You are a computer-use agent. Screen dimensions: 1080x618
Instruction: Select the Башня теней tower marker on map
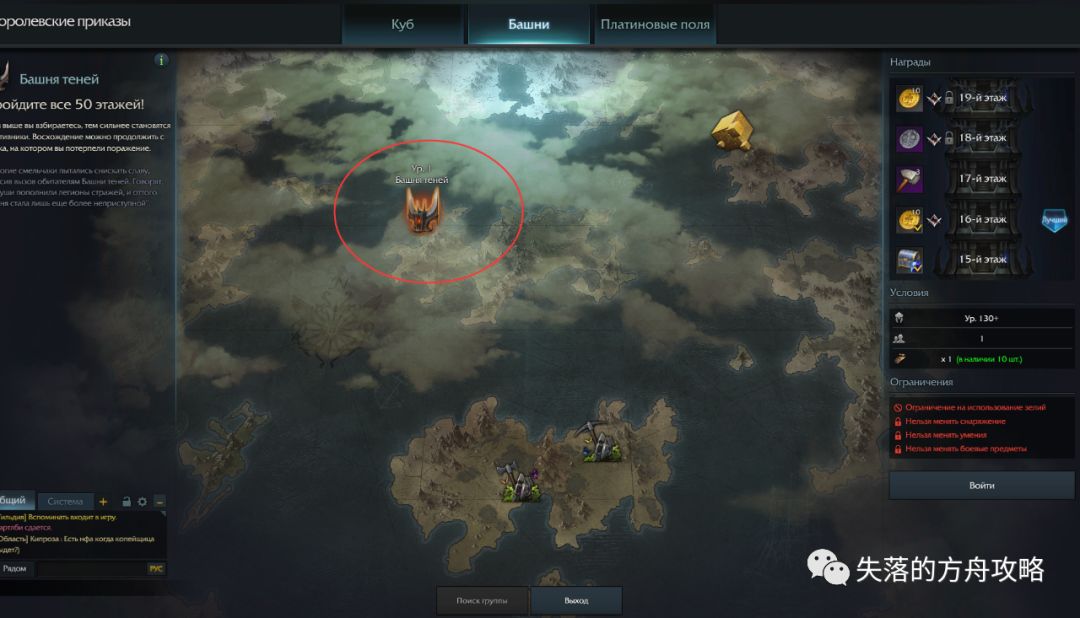click(x=422, y=211)
